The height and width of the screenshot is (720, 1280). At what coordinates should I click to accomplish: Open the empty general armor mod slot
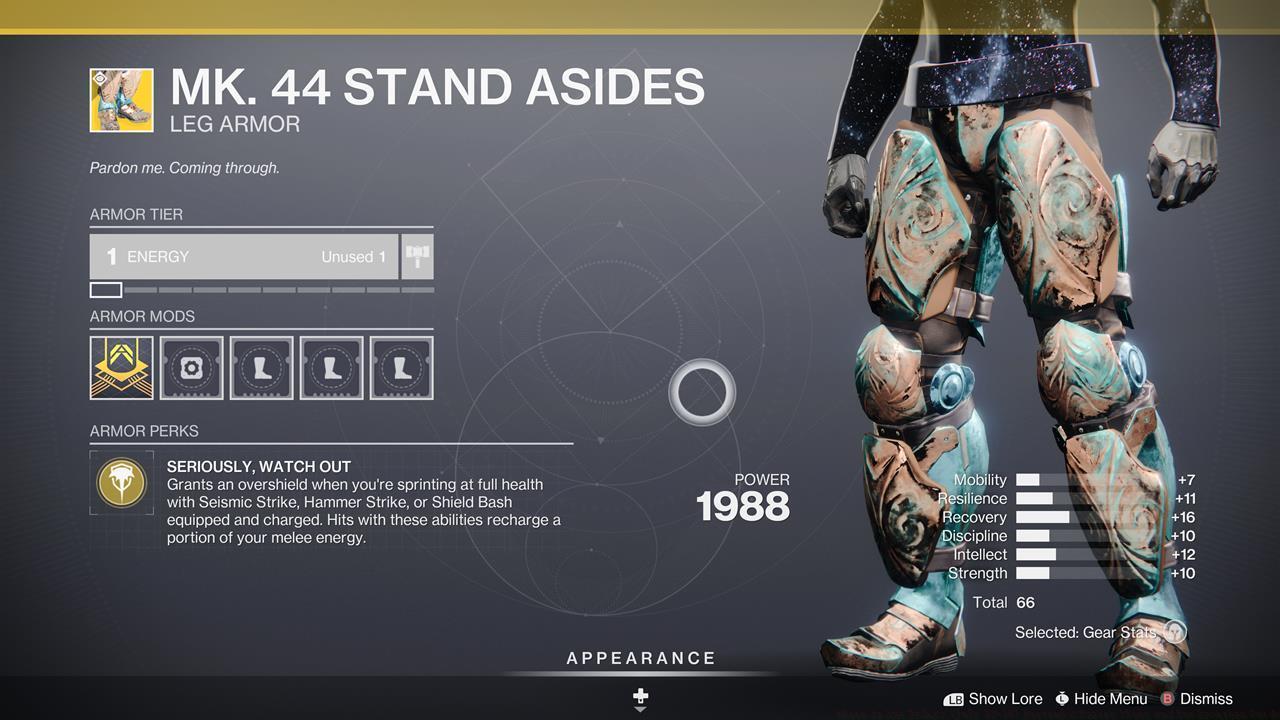(191, 367)
